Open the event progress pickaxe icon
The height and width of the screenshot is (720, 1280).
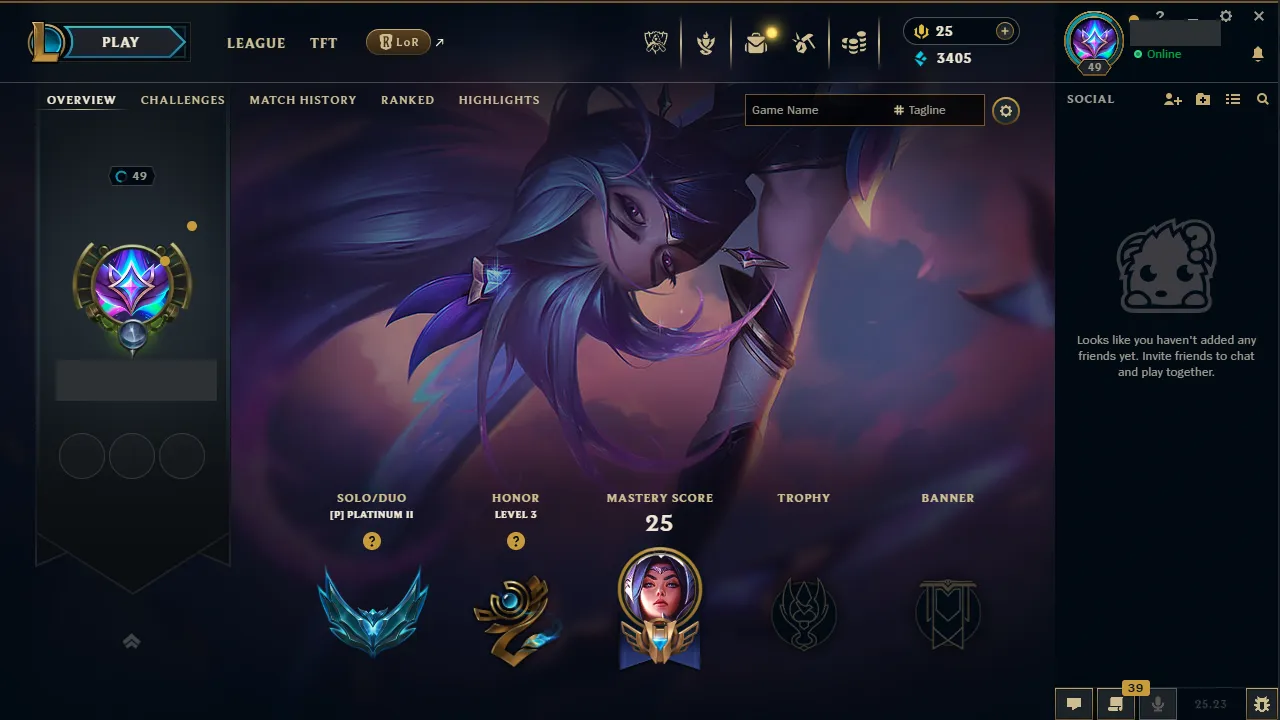804,42
